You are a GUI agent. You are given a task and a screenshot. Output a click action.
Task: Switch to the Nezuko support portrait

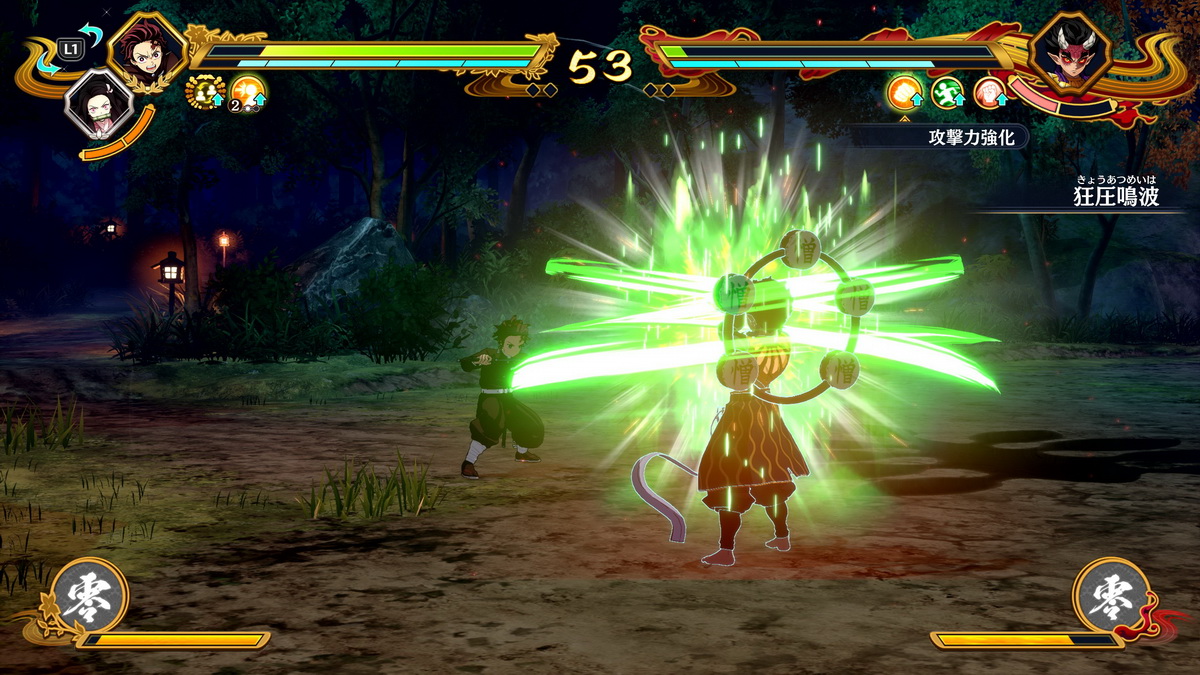[x=98, y=104]
